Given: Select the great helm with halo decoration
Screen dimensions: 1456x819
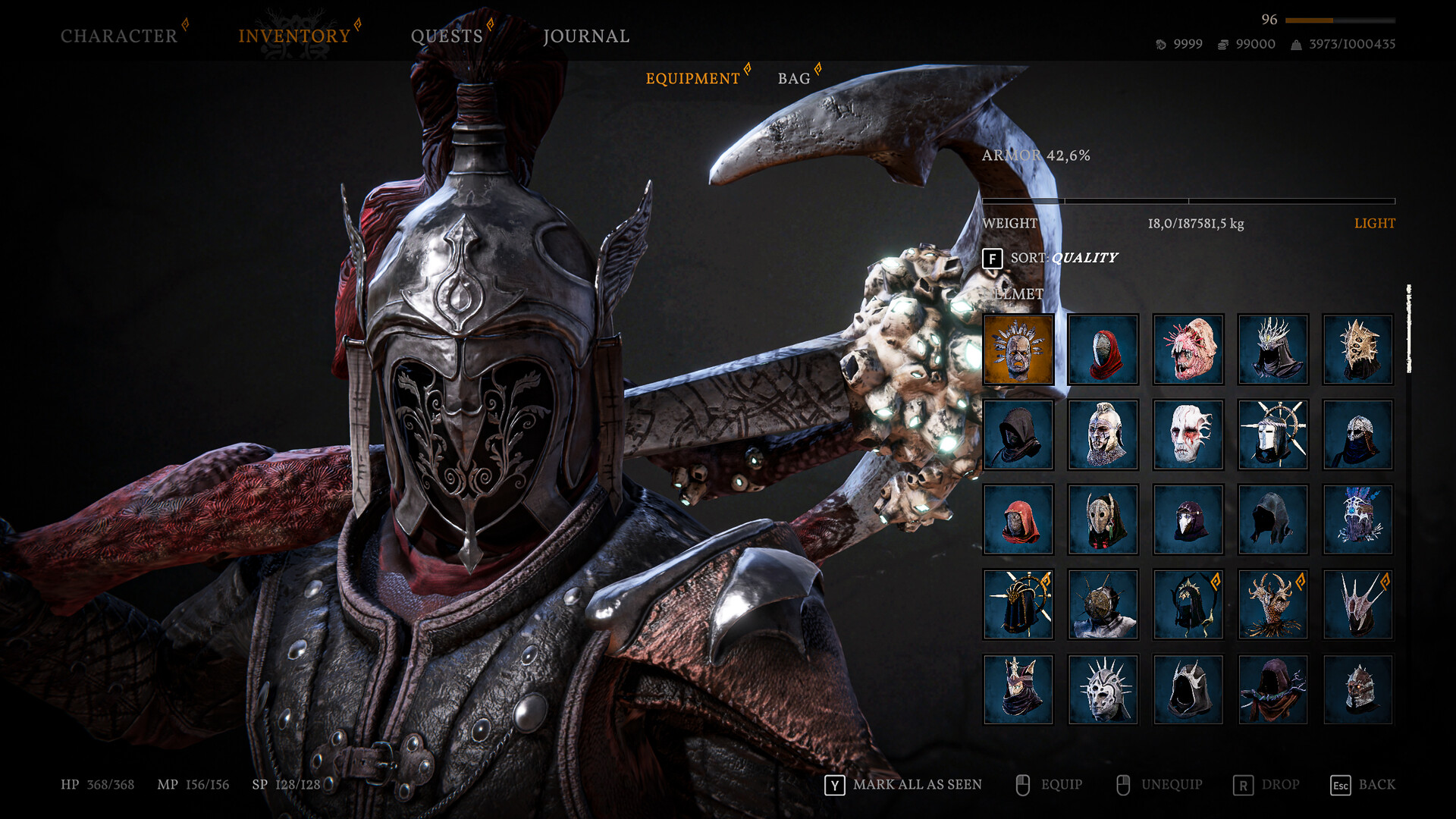Looking at the screenshot, I should tap(1272, 434).
